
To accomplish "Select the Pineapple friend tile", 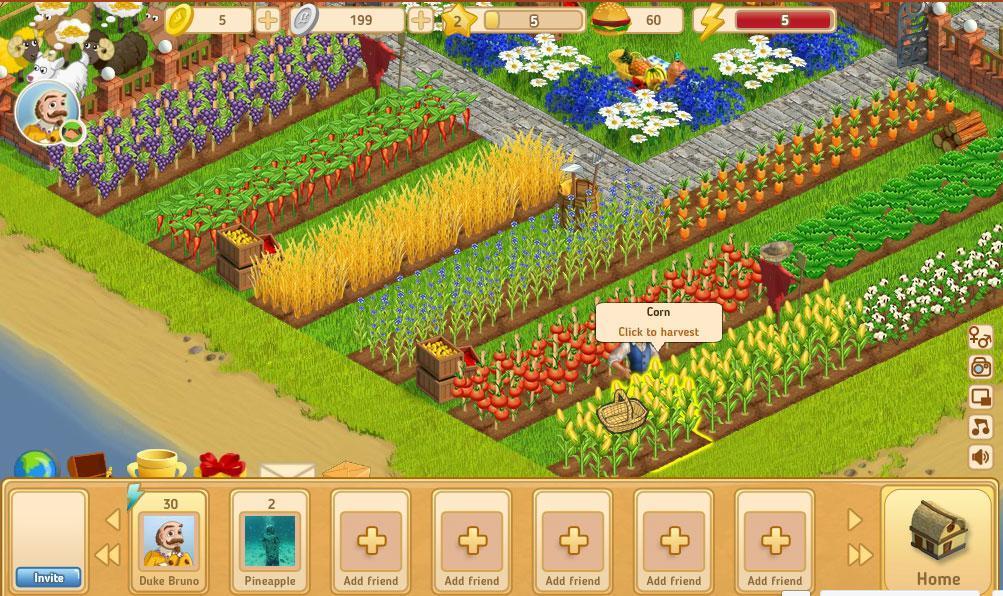I will (x=270, y=541).
